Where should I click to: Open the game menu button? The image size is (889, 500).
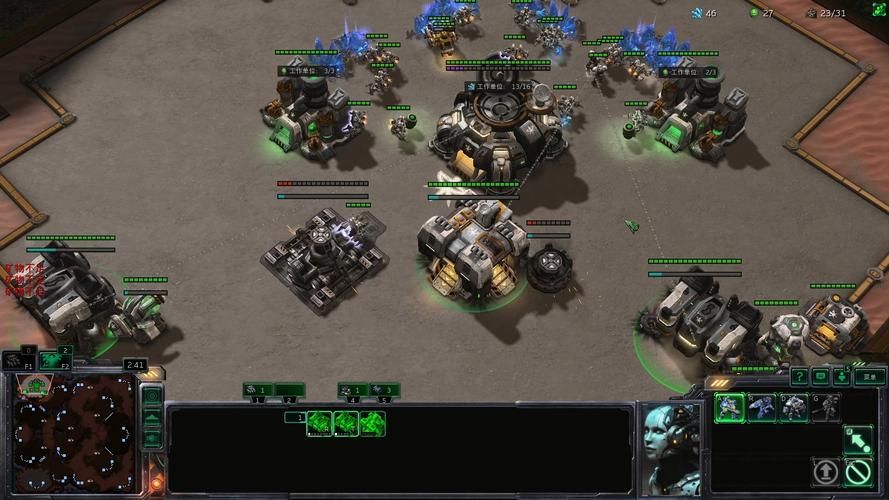pos(869,377)
